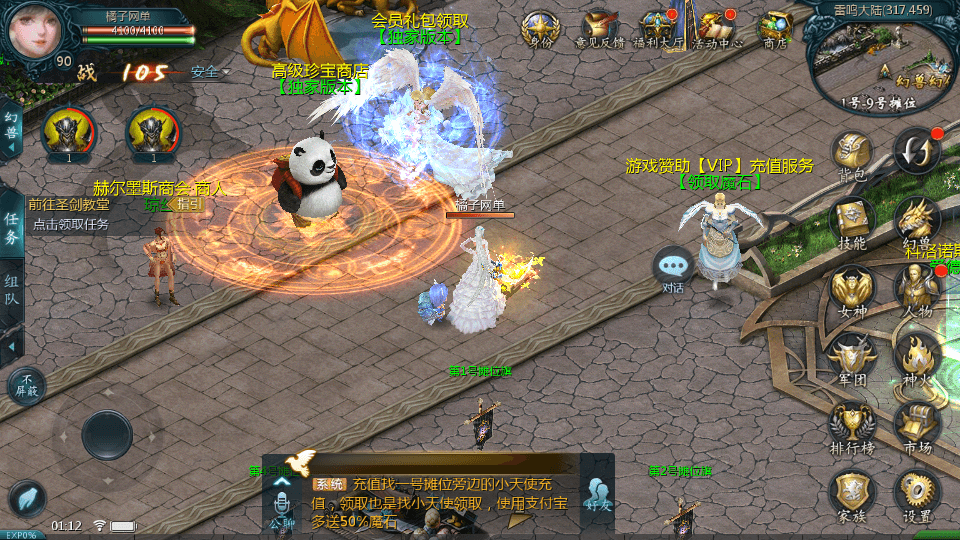The height and width of the screenshot is (540, 960).
Task: Open the 商店 shop chest
Action: click(776, 29)
